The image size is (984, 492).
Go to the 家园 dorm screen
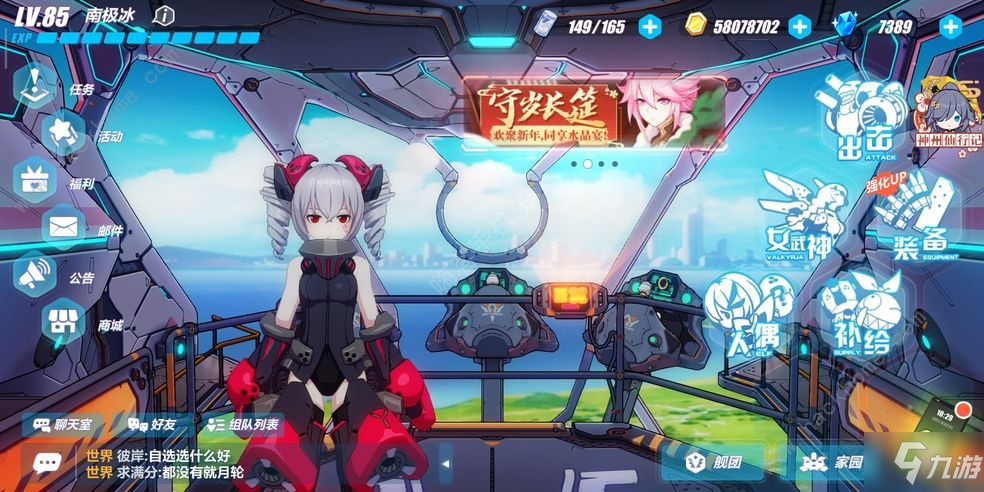pos(836,462)
